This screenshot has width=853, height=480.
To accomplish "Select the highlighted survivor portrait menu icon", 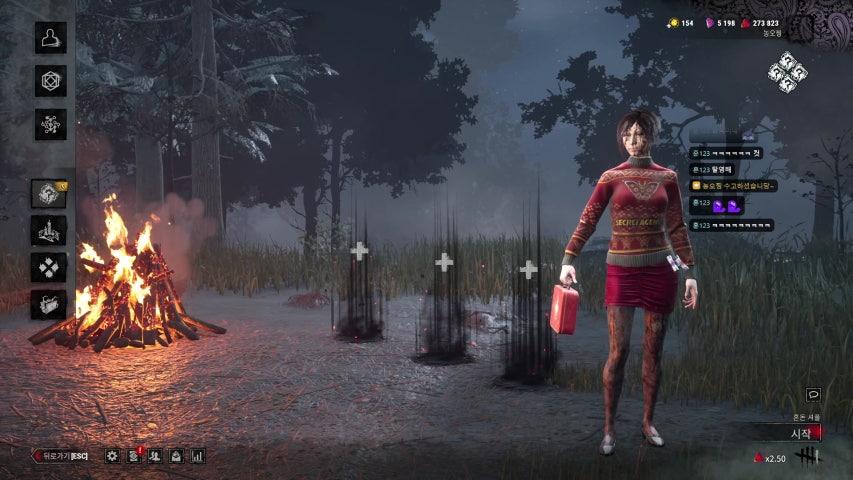I will pos(48,193).
